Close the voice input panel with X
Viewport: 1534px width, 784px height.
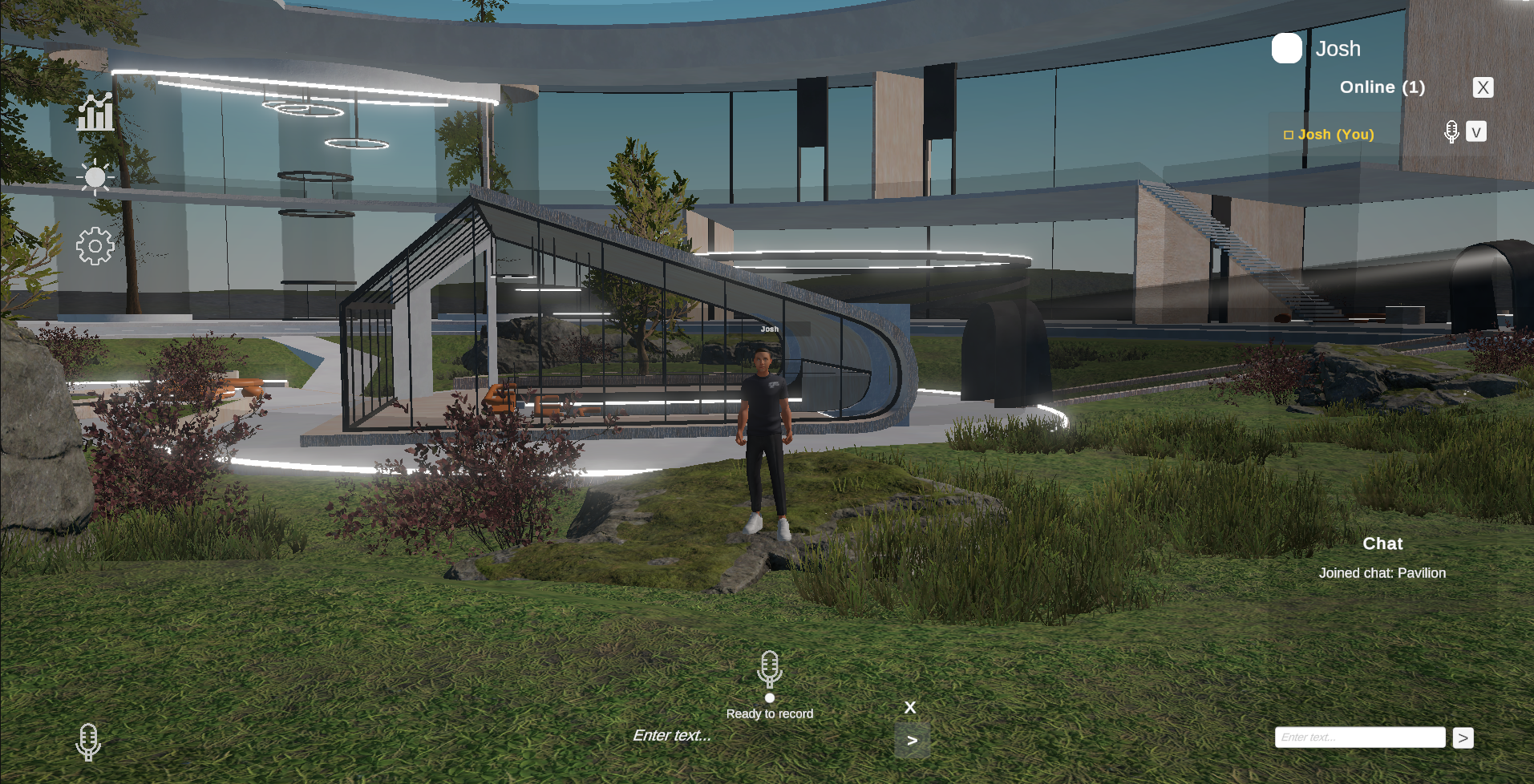pos(909,708)
